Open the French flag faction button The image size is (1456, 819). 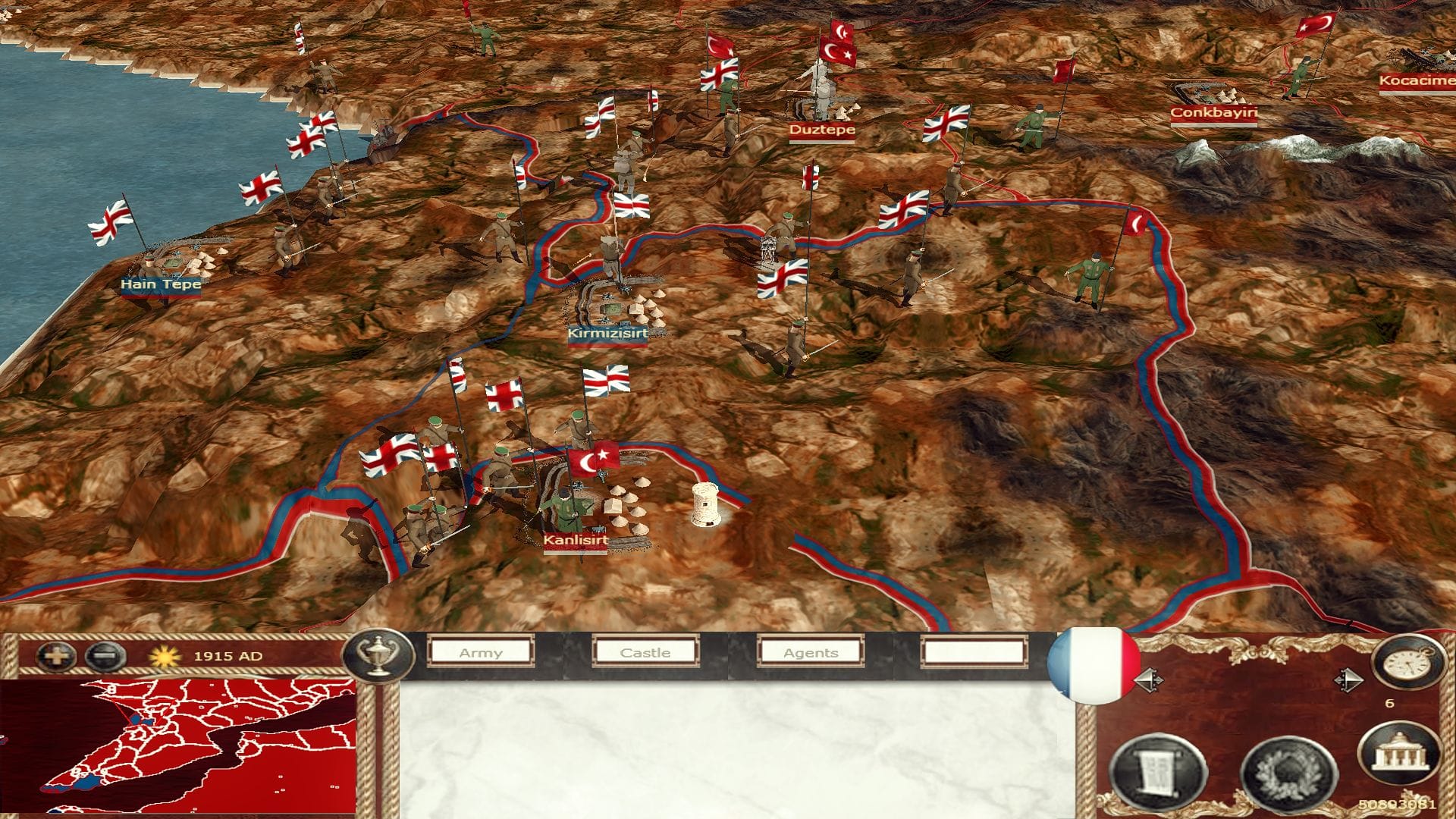click(x=1092, y=664)
